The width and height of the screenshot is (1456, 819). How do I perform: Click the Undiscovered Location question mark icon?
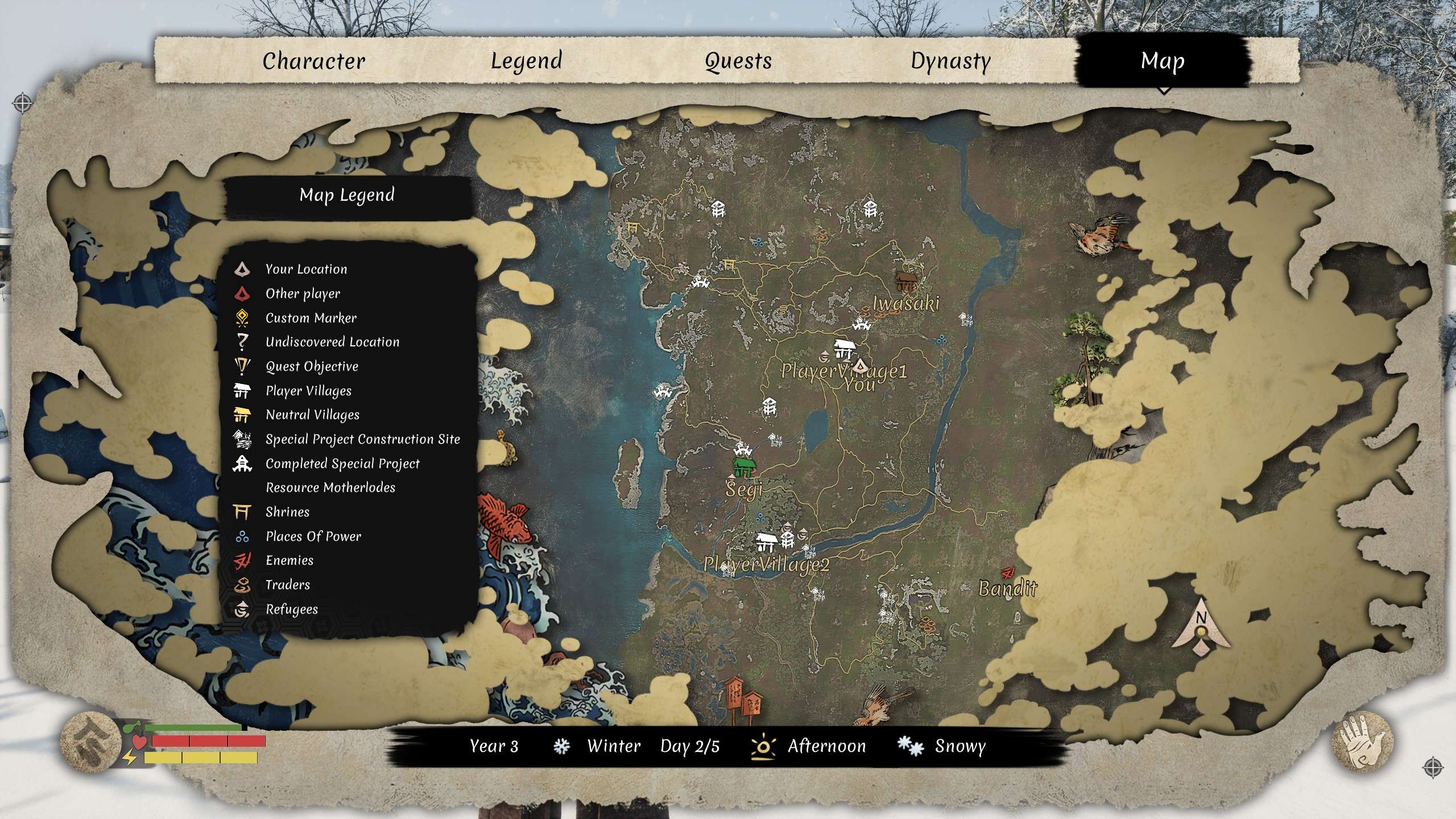pos(241,342)
